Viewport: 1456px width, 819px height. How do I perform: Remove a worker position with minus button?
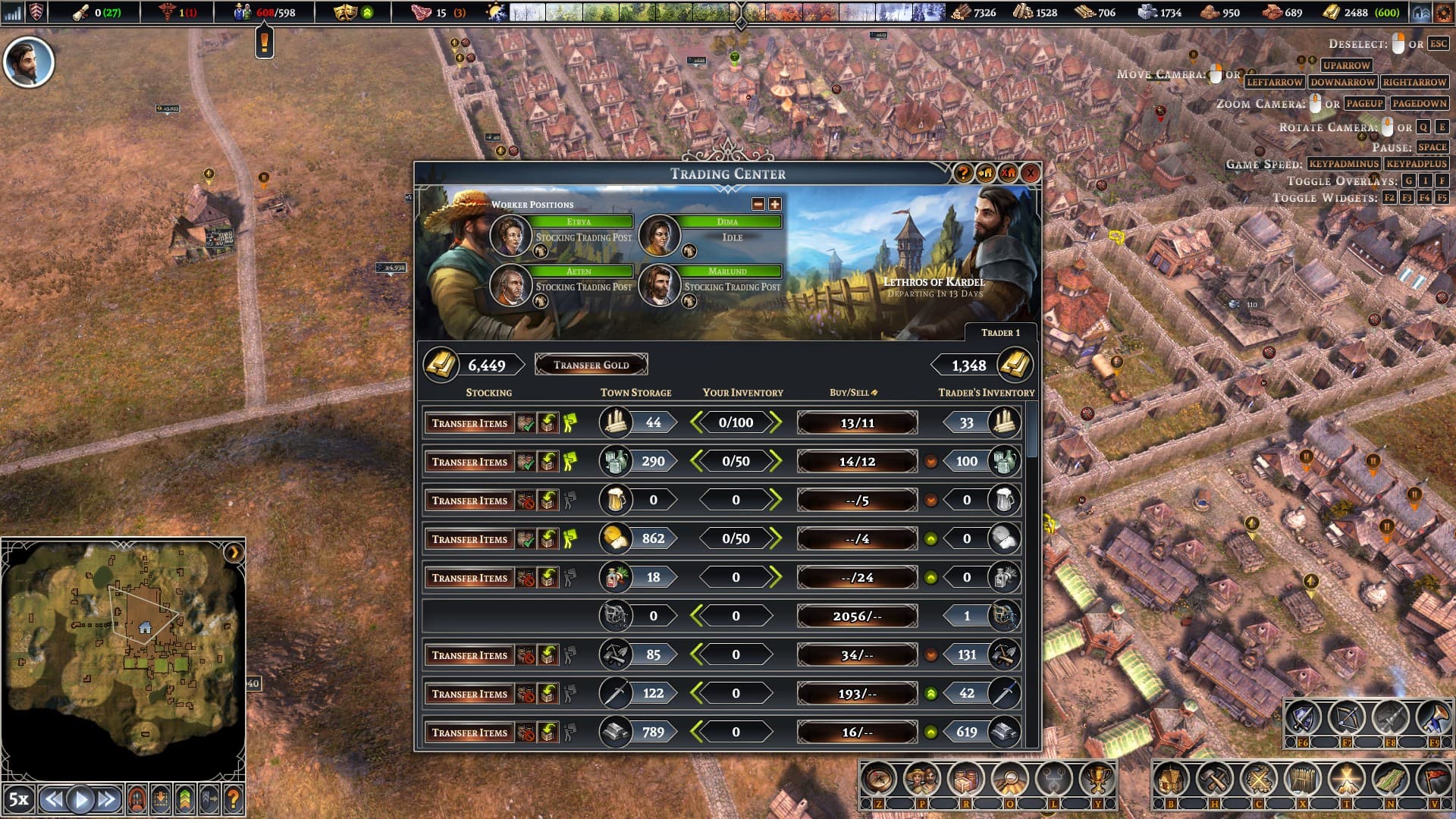[758, 204]
